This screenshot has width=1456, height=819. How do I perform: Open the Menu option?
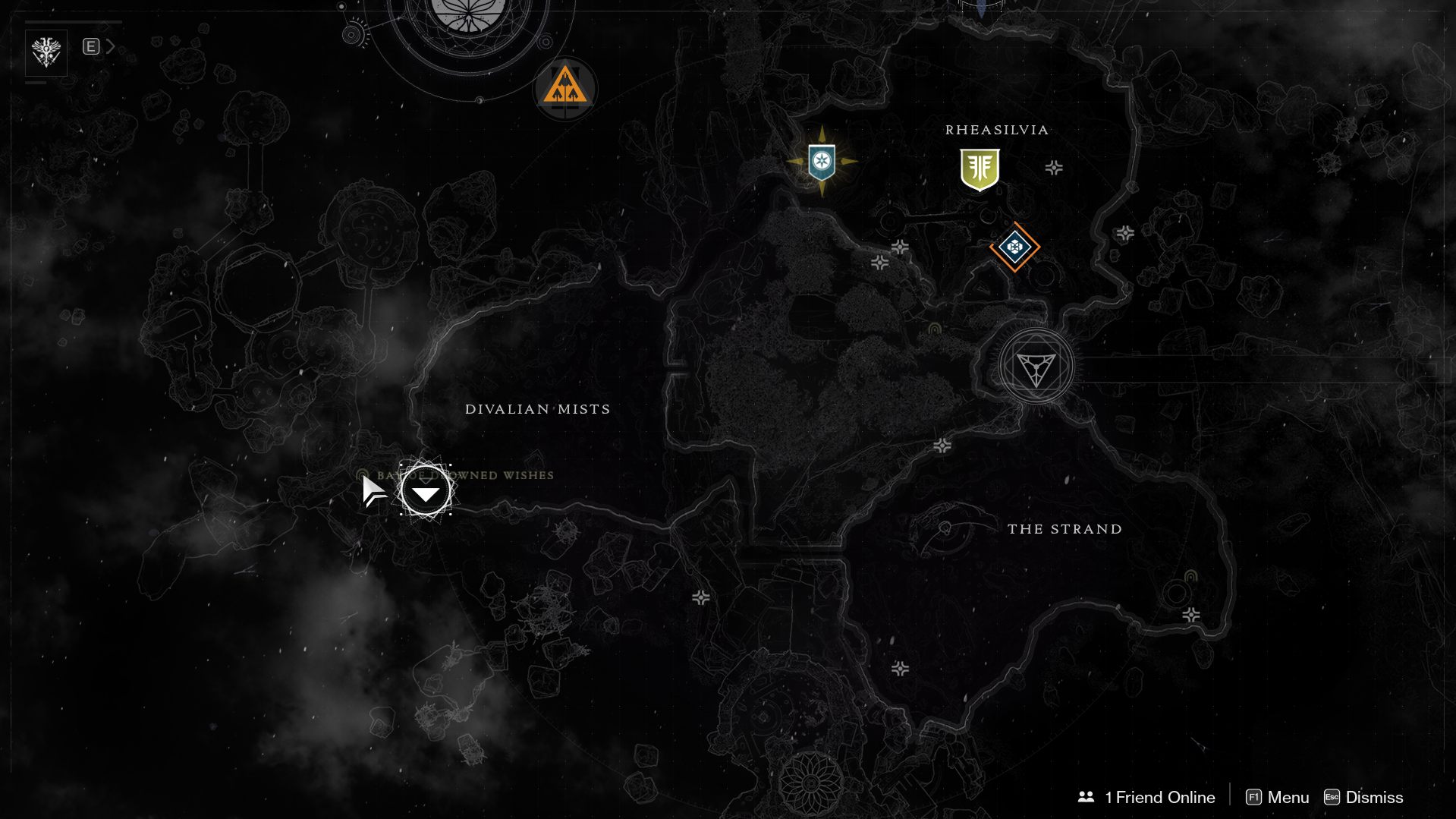1278,797
